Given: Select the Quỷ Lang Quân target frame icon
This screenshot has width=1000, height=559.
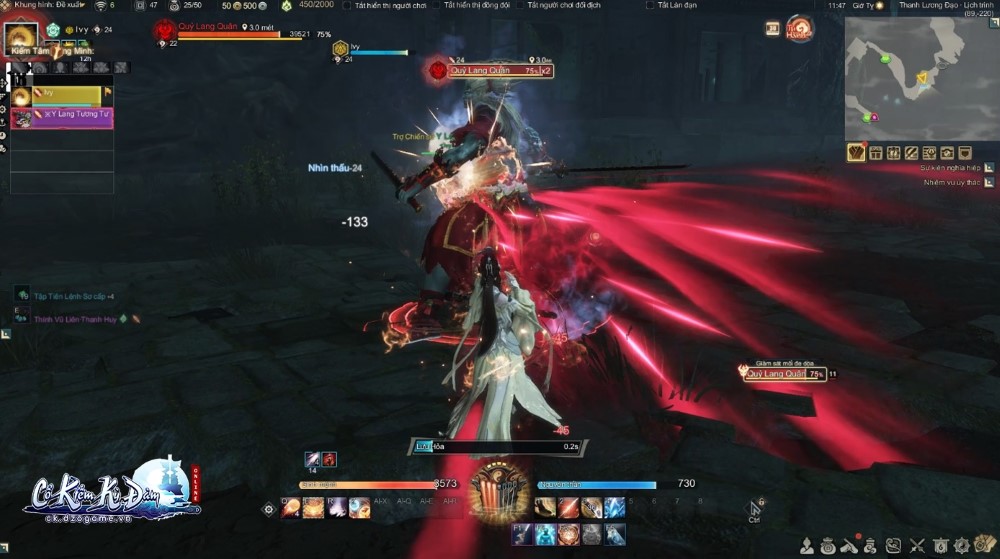Looking at the screenshot, I should [x=166, y=31].
